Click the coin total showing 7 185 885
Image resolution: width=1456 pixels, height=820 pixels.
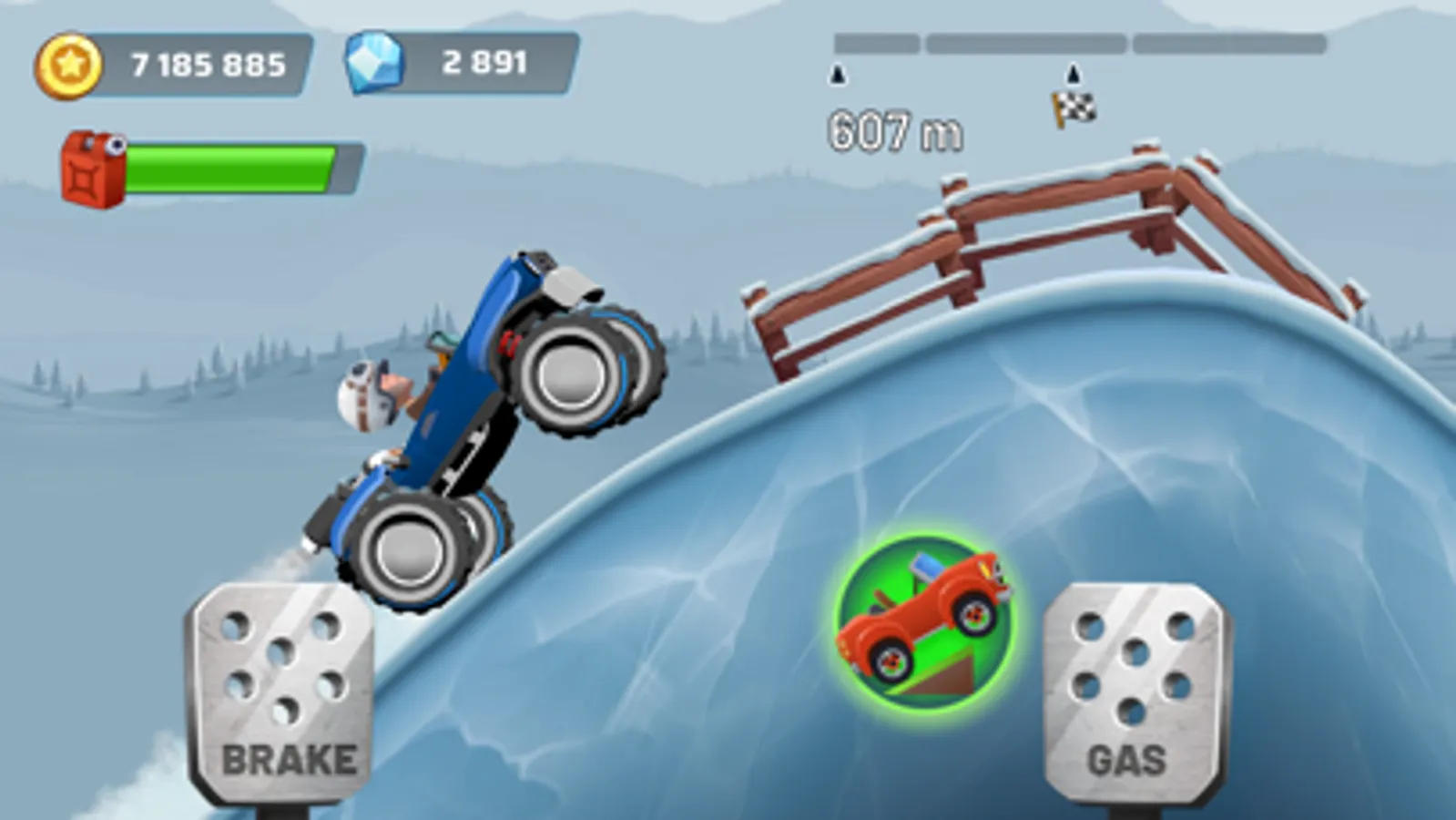[208, 61]
